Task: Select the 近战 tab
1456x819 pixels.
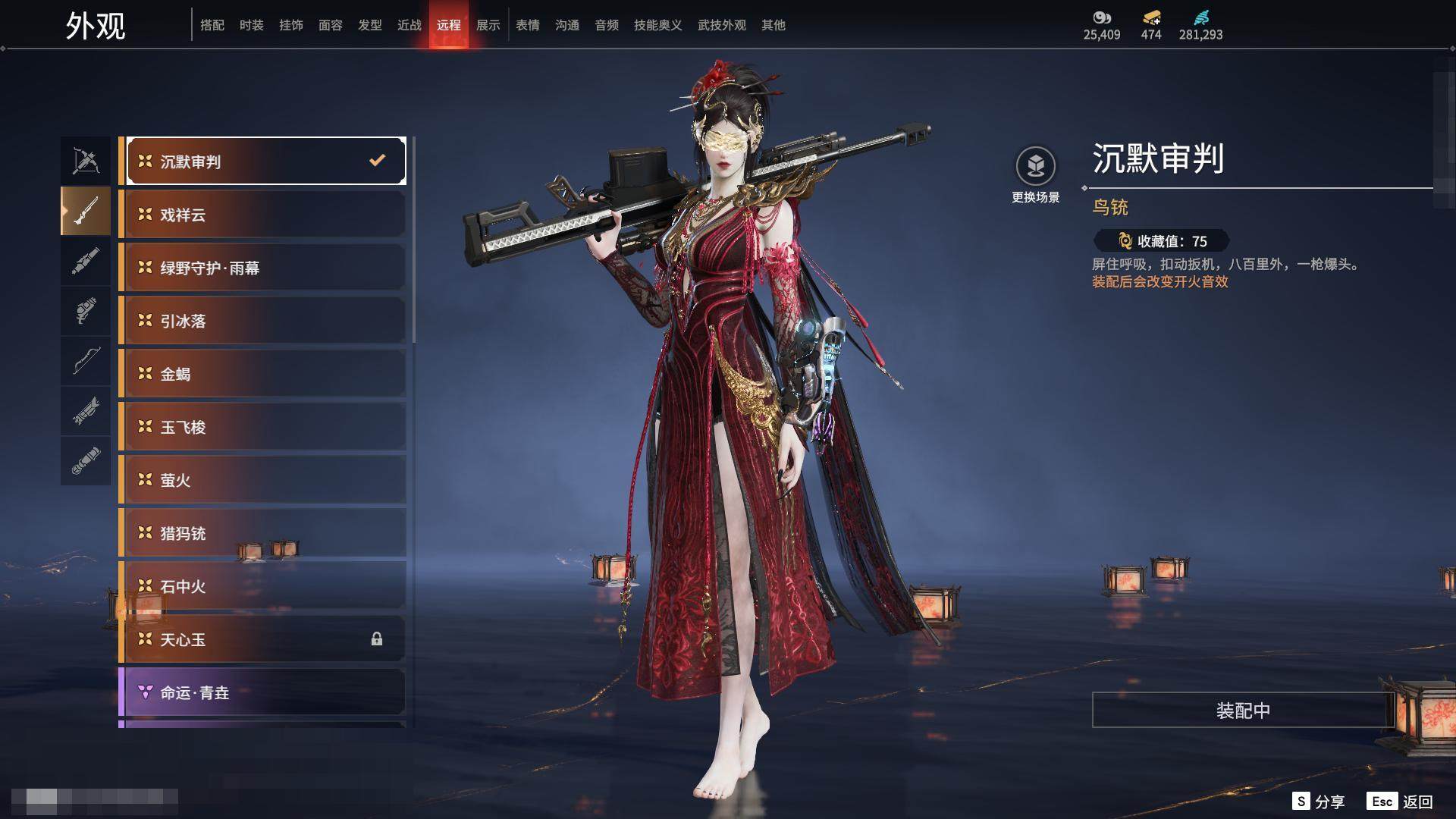Action: coord(409,25)
